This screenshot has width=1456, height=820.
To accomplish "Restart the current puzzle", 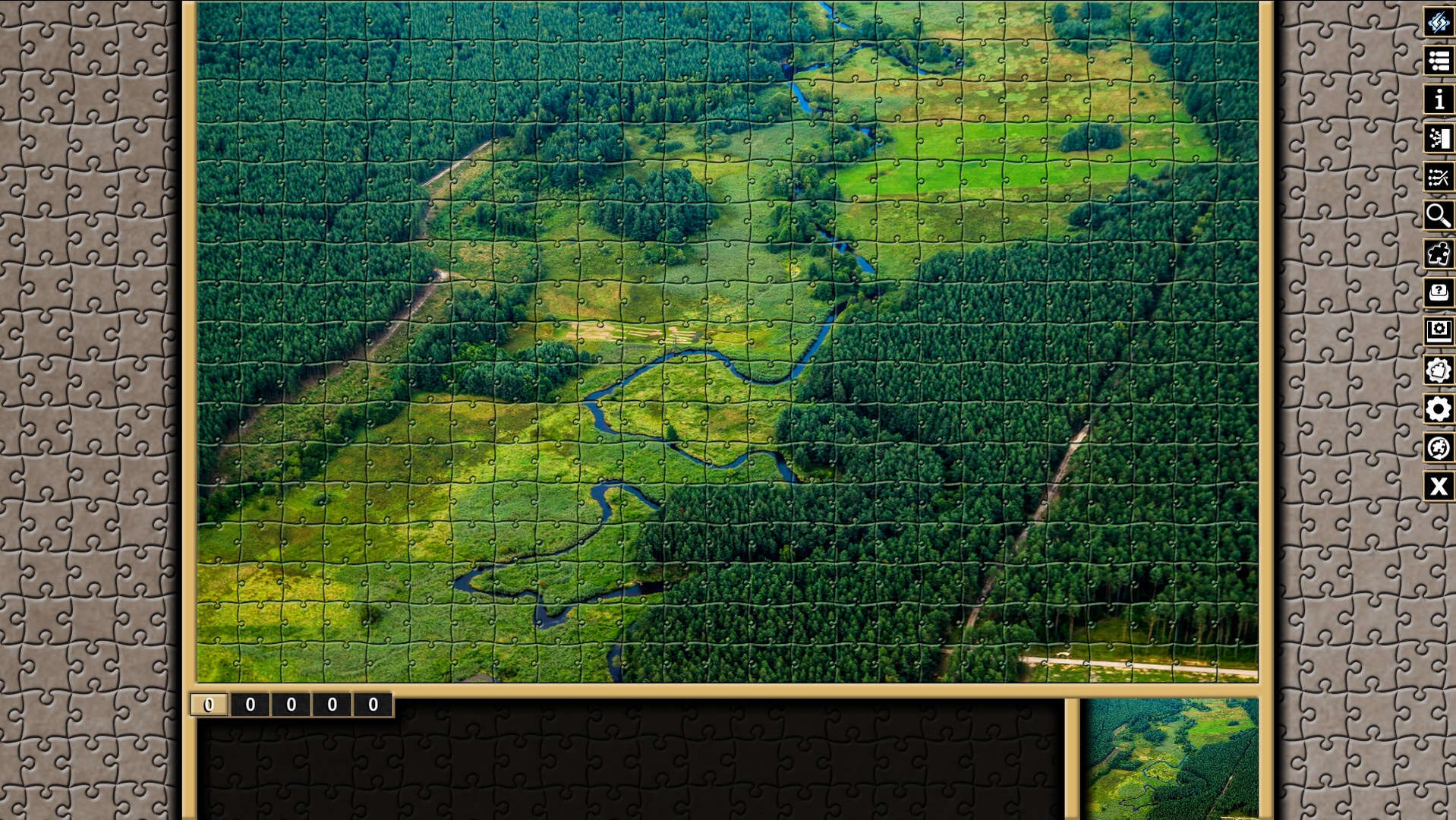I will [x=1438, y=448].
